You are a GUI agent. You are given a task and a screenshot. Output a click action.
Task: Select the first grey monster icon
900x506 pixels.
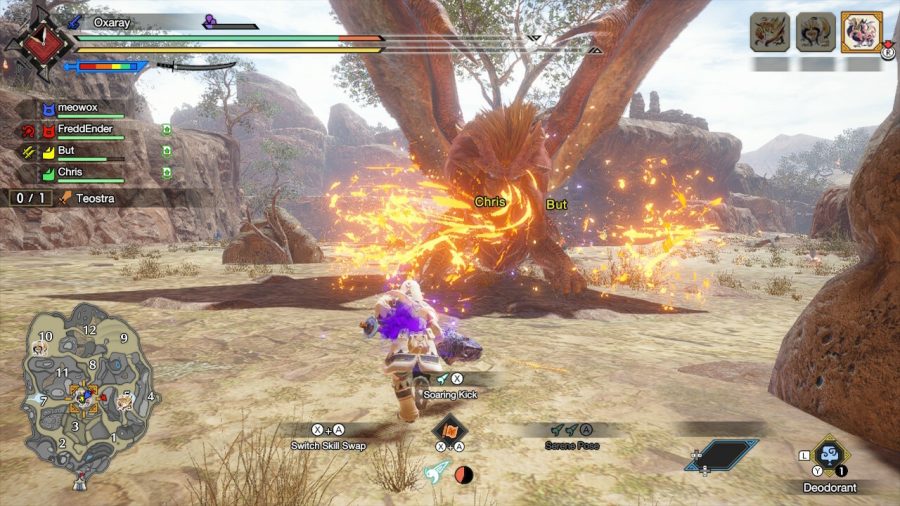point(769,32)
